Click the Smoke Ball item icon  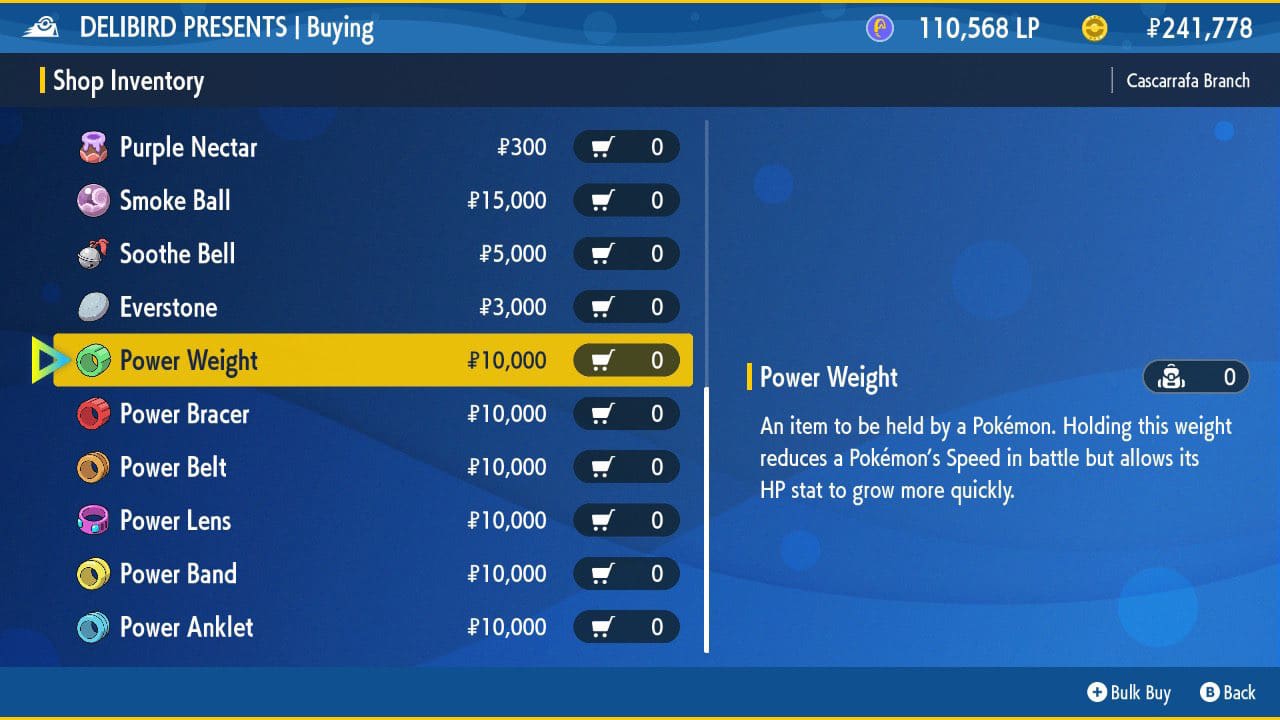click(x=91, y=200)
